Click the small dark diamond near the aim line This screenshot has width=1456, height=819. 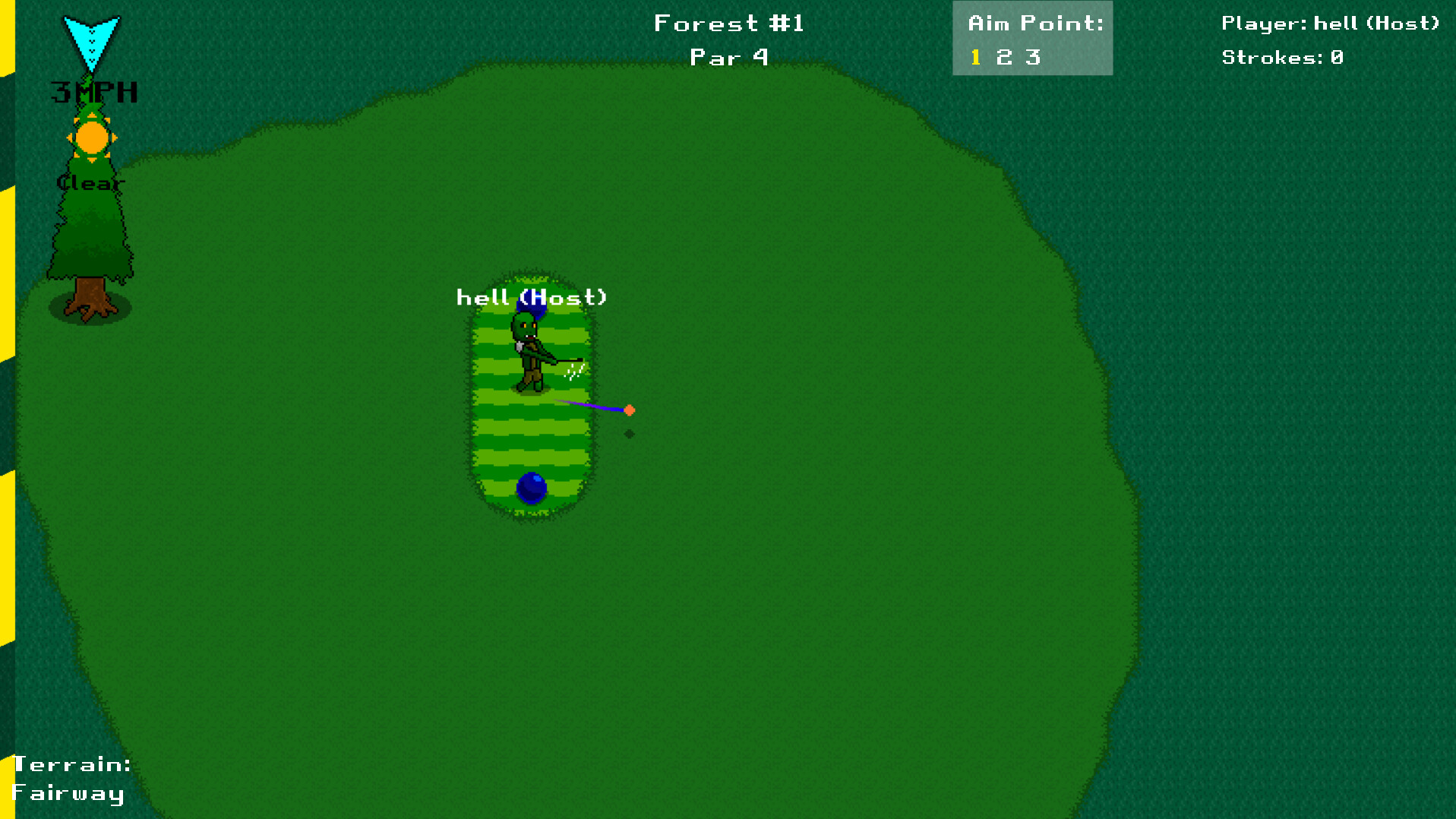point(629,435)
